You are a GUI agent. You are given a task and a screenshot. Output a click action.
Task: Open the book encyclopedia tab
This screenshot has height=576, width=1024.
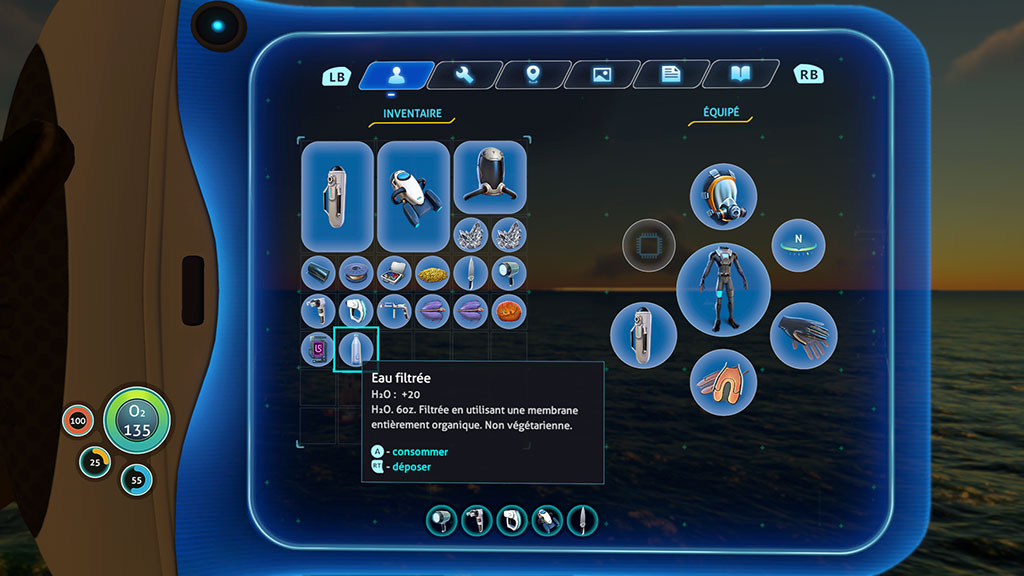740,75
